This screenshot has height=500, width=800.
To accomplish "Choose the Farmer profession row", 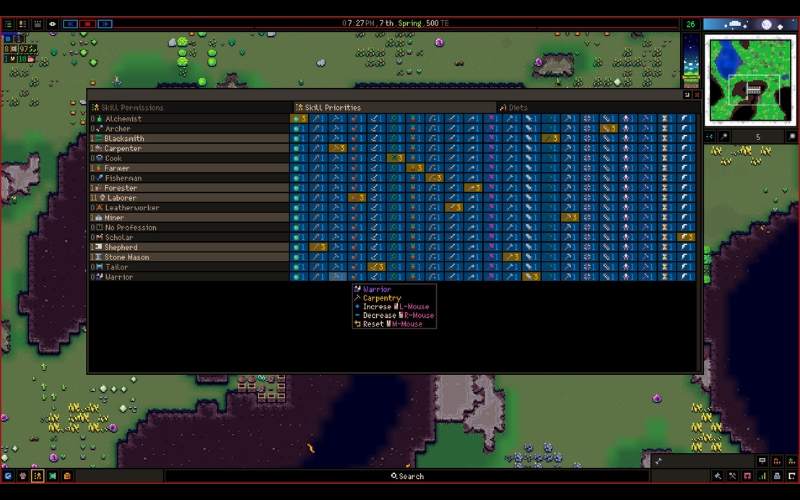I will [118, 168].
